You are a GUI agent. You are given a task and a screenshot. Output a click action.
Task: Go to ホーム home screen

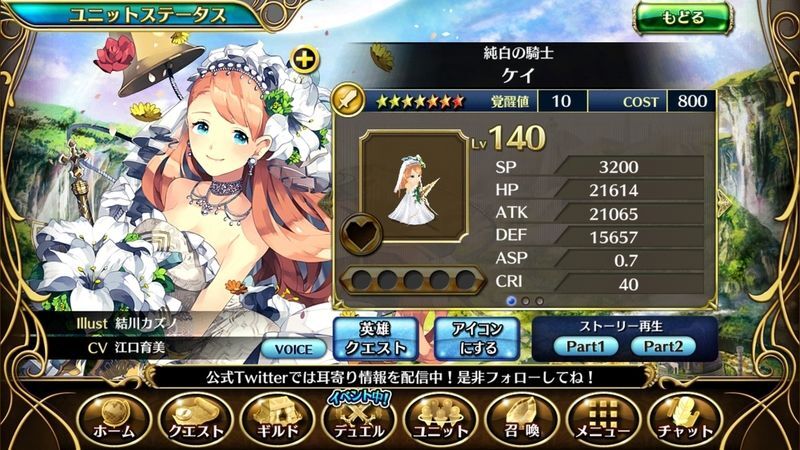pos(112,420)
